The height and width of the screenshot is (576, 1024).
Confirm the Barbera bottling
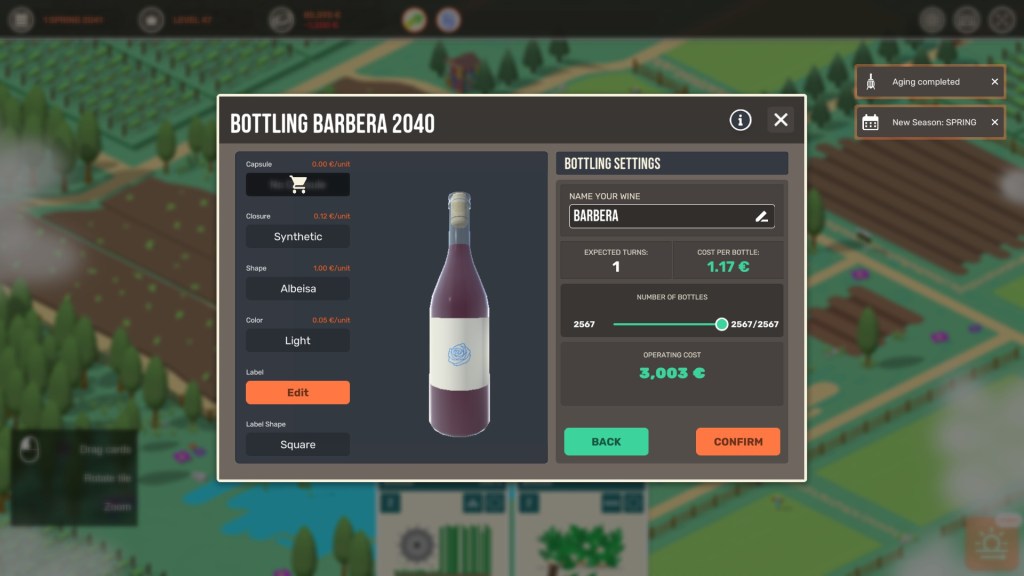738,442
